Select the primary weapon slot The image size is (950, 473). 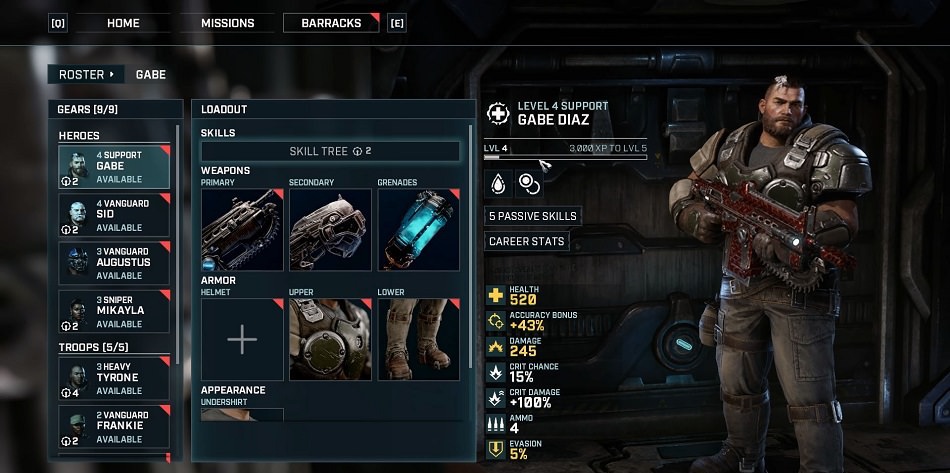242,230
